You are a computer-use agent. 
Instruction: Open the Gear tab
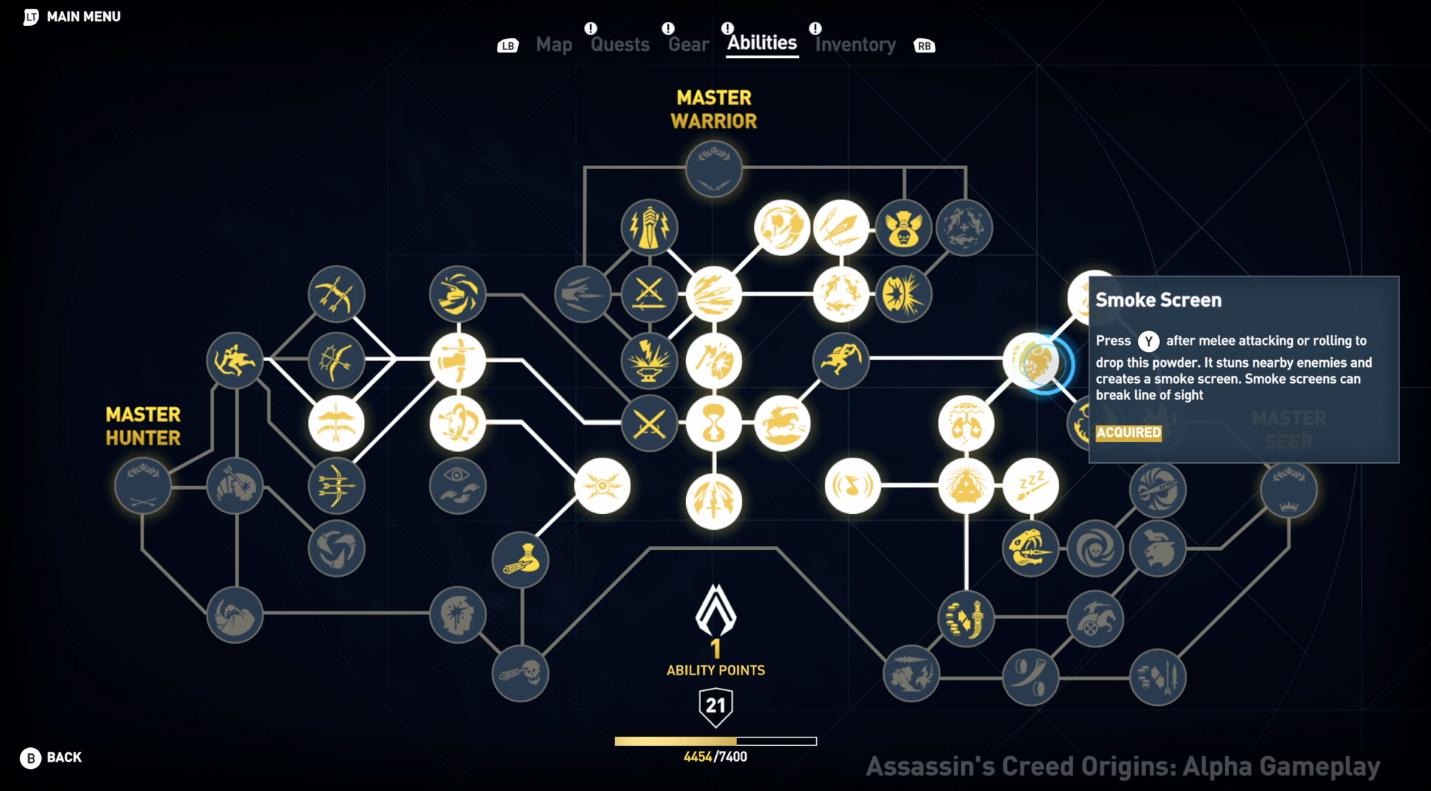pos(686,44)
